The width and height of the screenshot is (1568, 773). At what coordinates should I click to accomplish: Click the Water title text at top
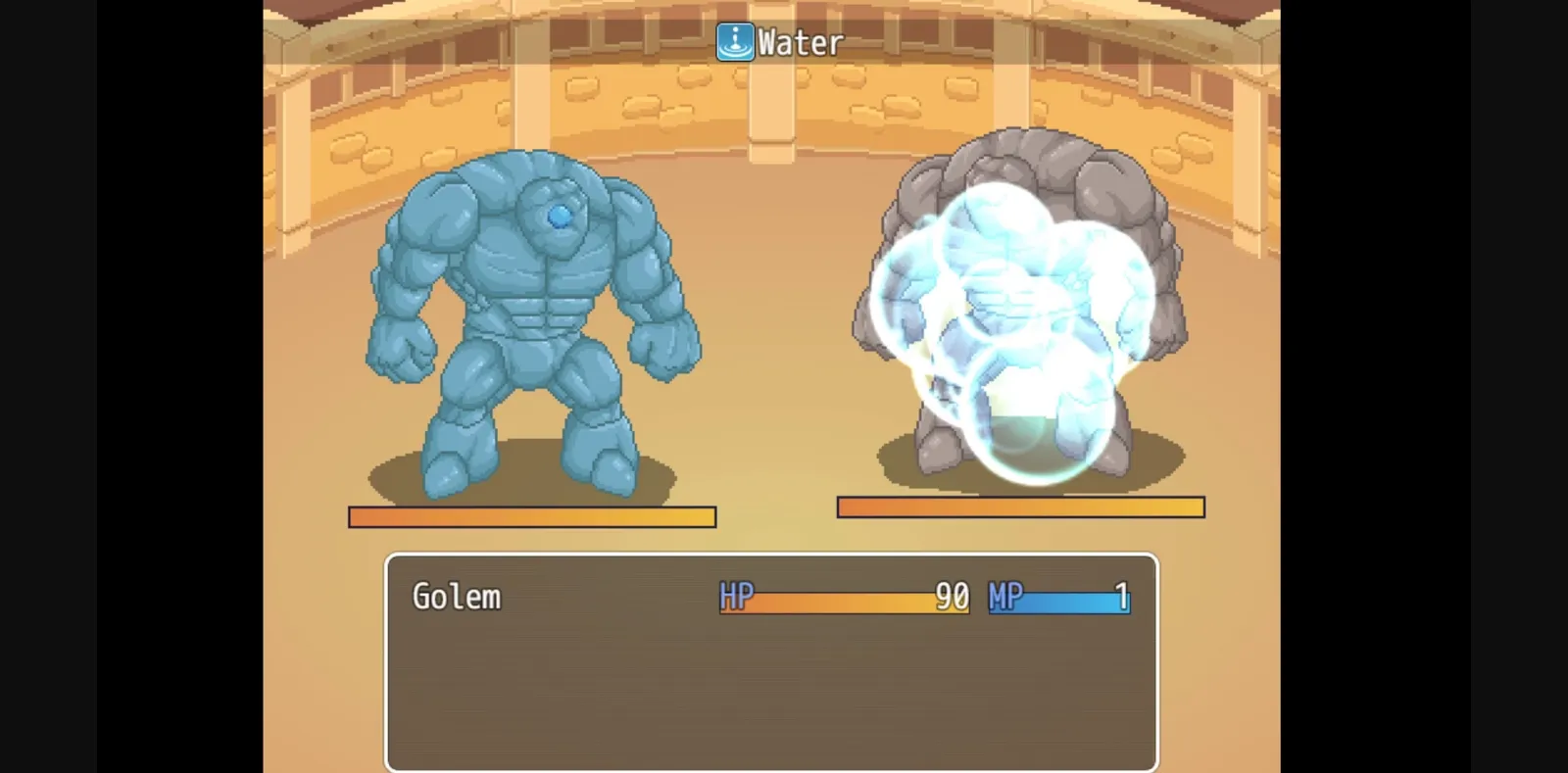(796, 41)
